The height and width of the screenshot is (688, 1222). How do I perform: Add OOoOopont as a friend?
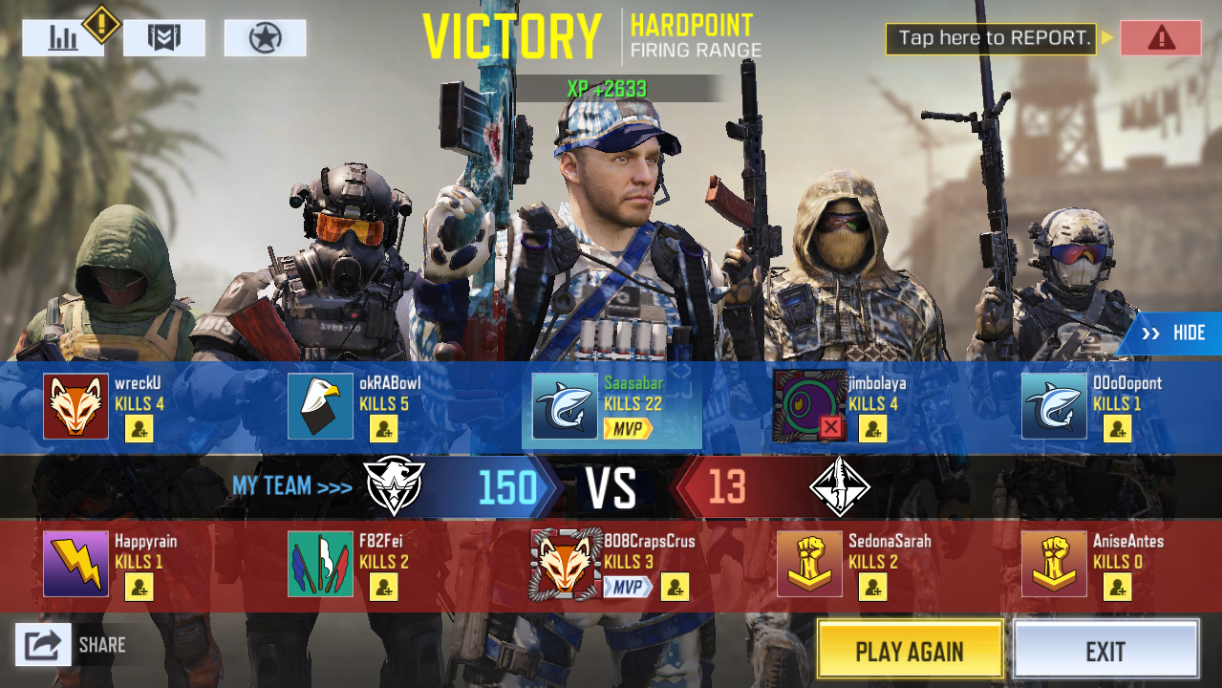click(1117, 429)
